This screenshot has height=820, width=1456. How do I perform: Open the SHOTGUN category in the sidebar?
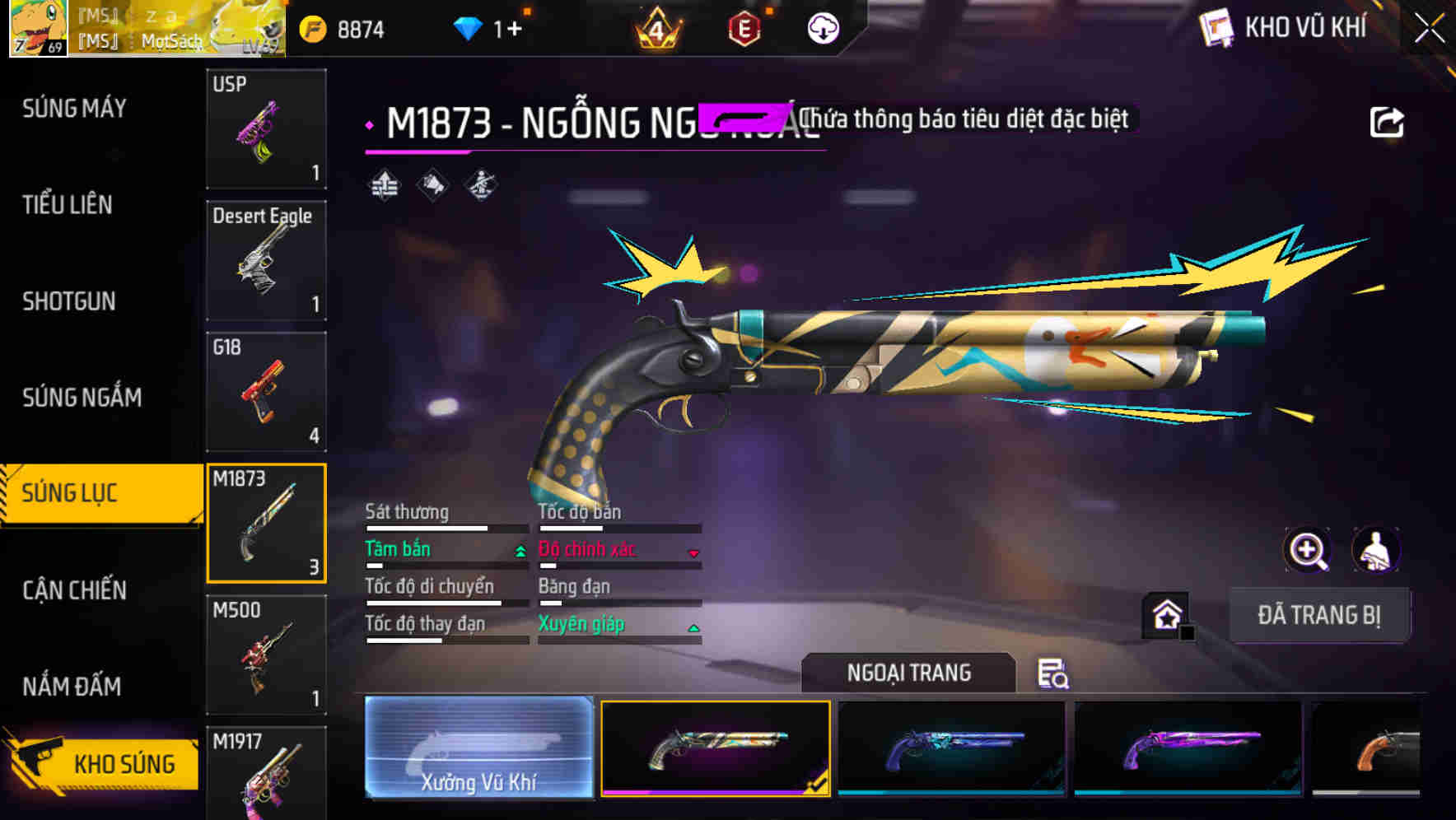click(70, 302)
